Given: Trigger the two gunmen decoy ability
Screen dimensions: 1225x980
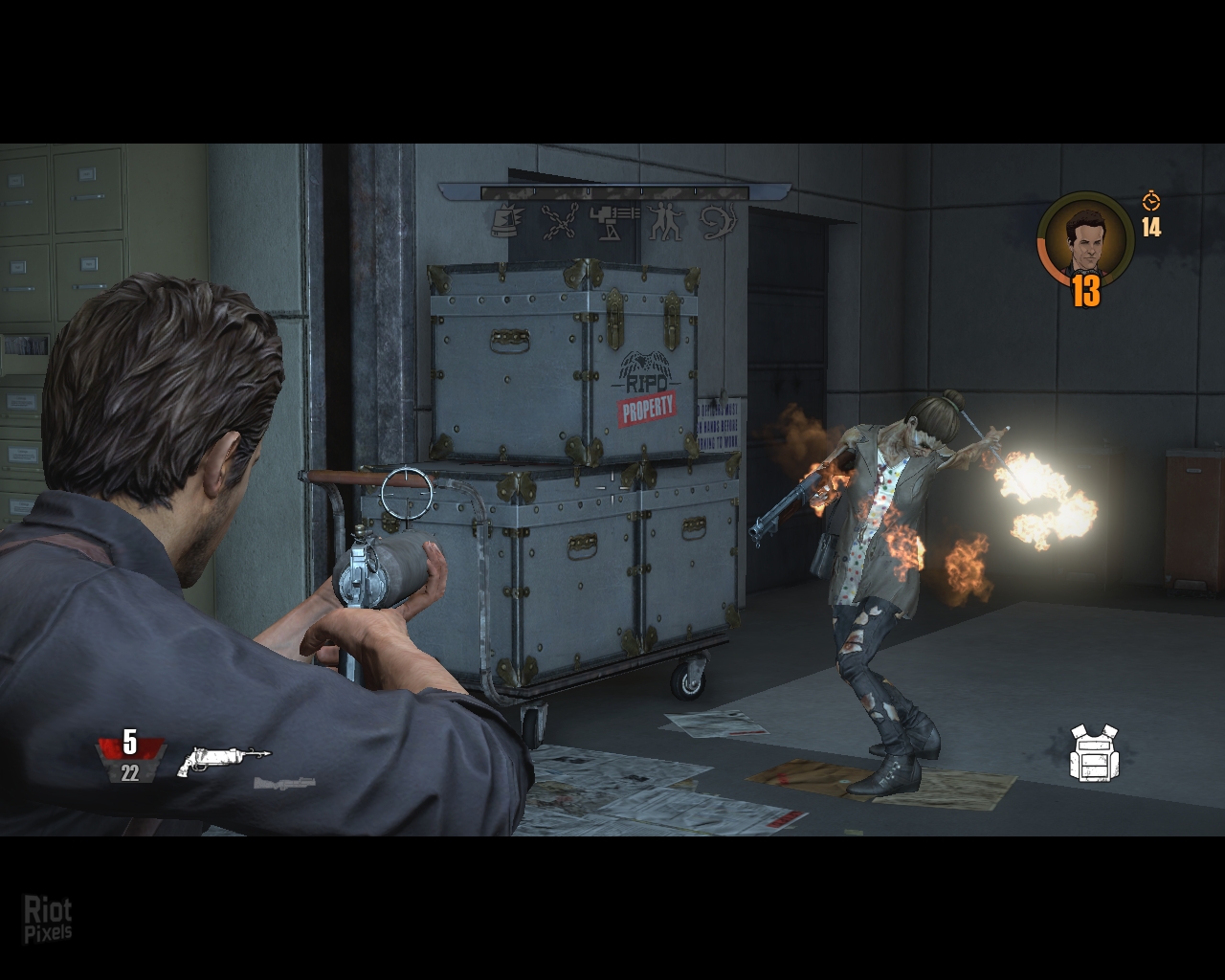Looking at the screenshot, I should click(666, 222).
